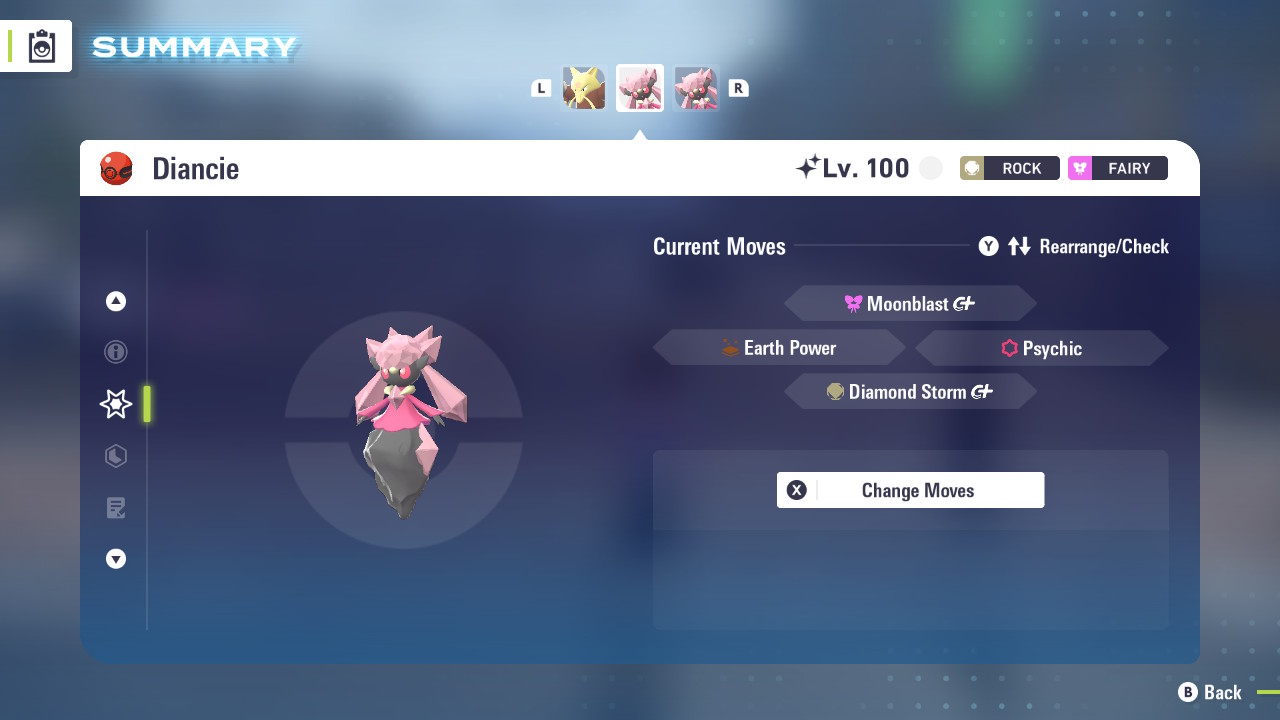Viewport: 1280px width, 720px height.
Task: Select the FAIRY type badge
Action: click(1117, 168)
